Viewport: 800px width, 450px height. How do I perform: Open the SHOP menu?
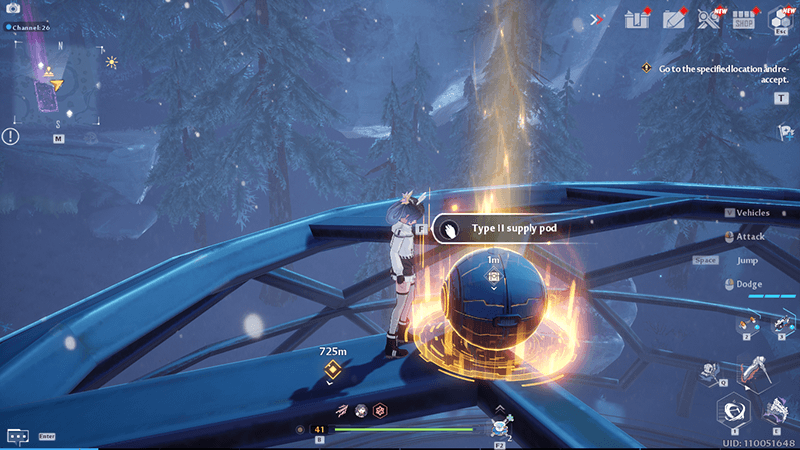click(743, 19)
